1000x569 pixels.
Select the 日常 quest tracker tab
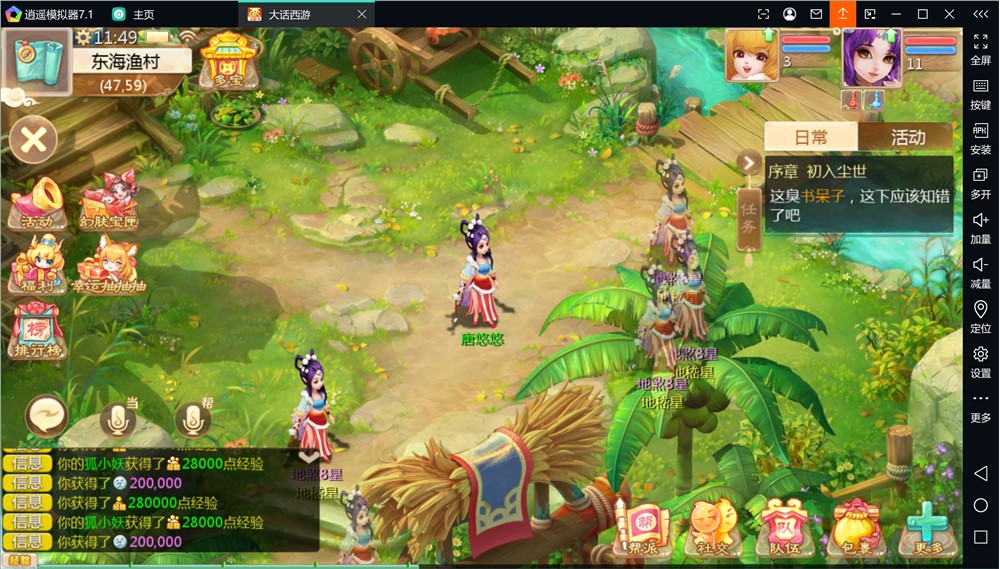(811, 138)
